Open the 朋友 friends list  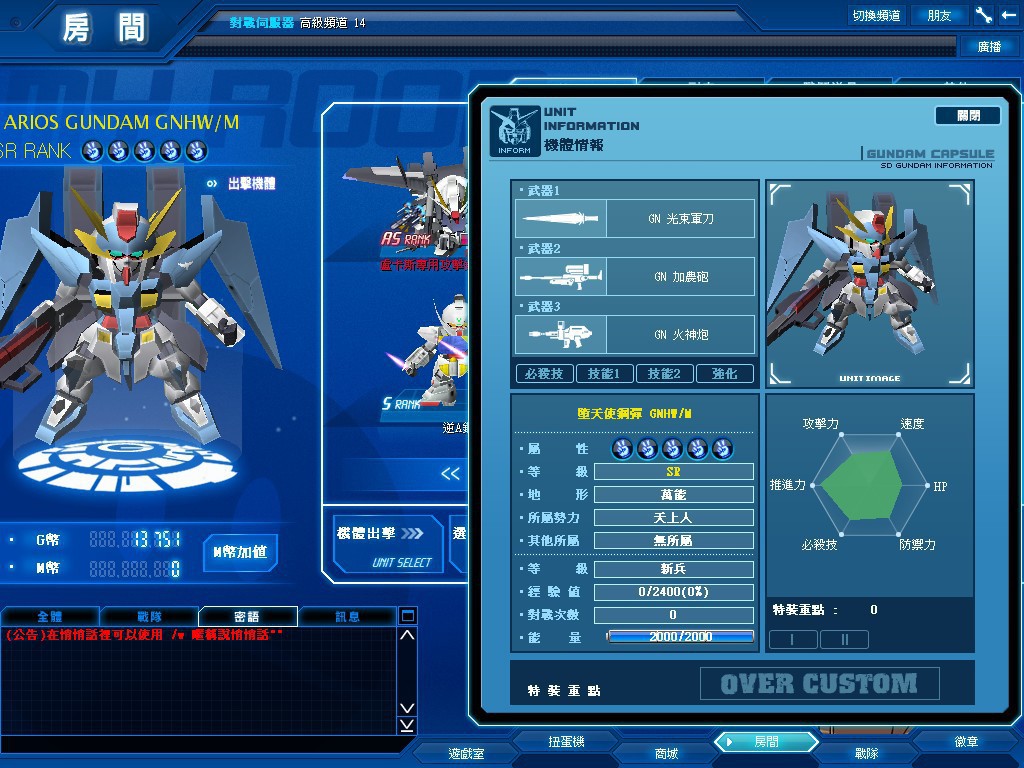point(939,15)
